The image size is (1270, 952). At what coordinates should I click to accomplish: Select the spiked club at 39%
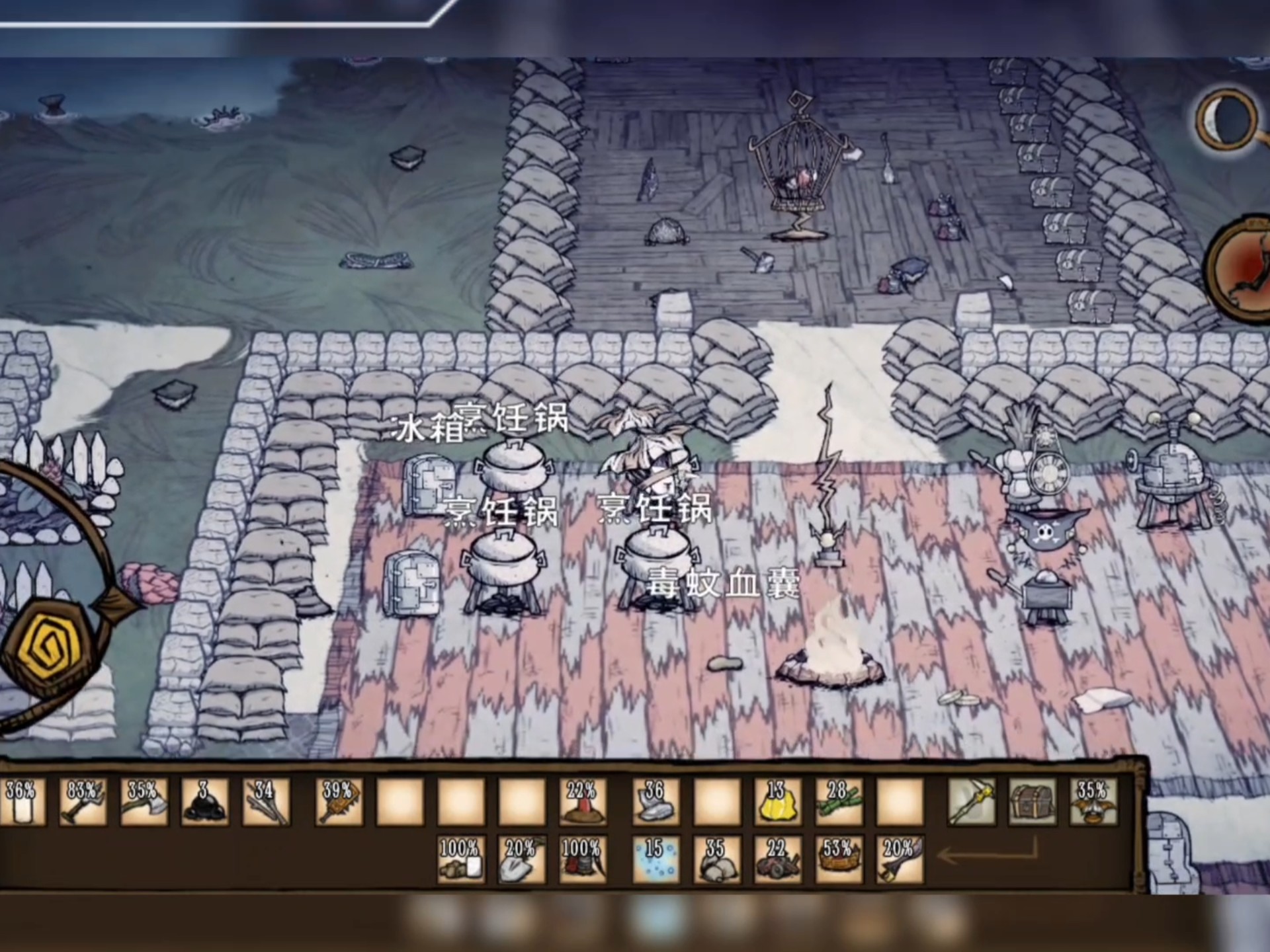(339, 801)
